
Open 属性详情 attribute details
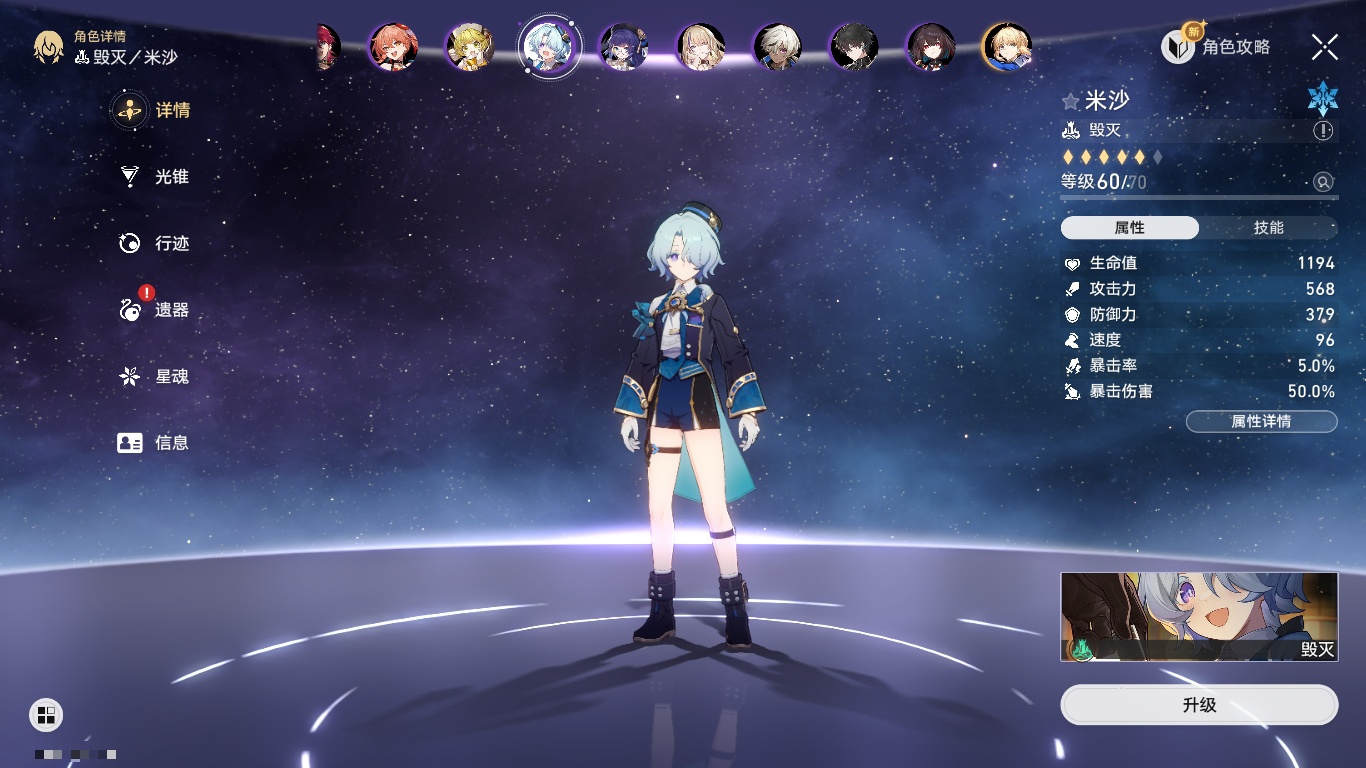click(x=1261, y=422)
